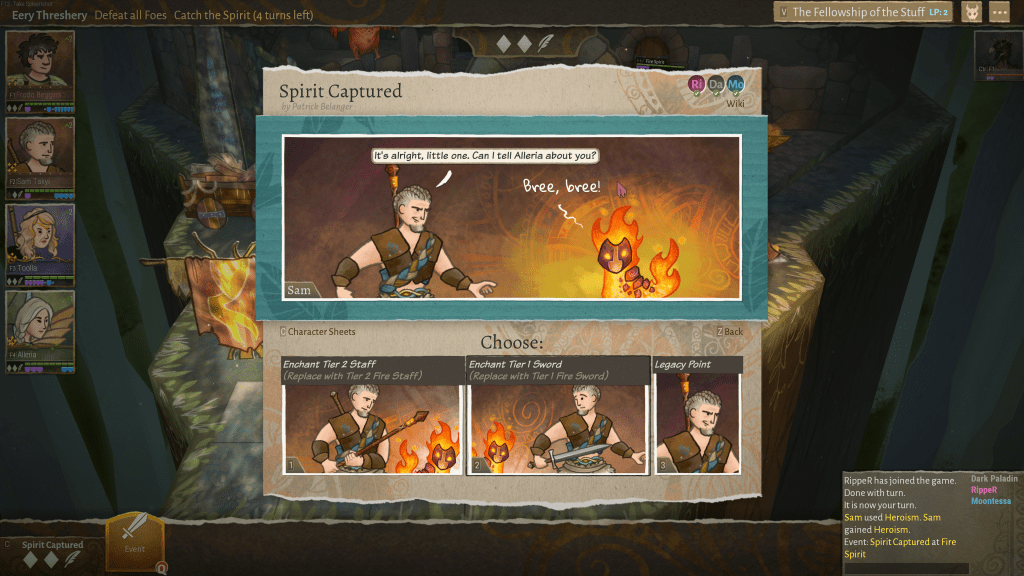Click the grey Da player badge
Image resolution: width=1024 pixels, height=576 pixels.
[x=716, y=84]
